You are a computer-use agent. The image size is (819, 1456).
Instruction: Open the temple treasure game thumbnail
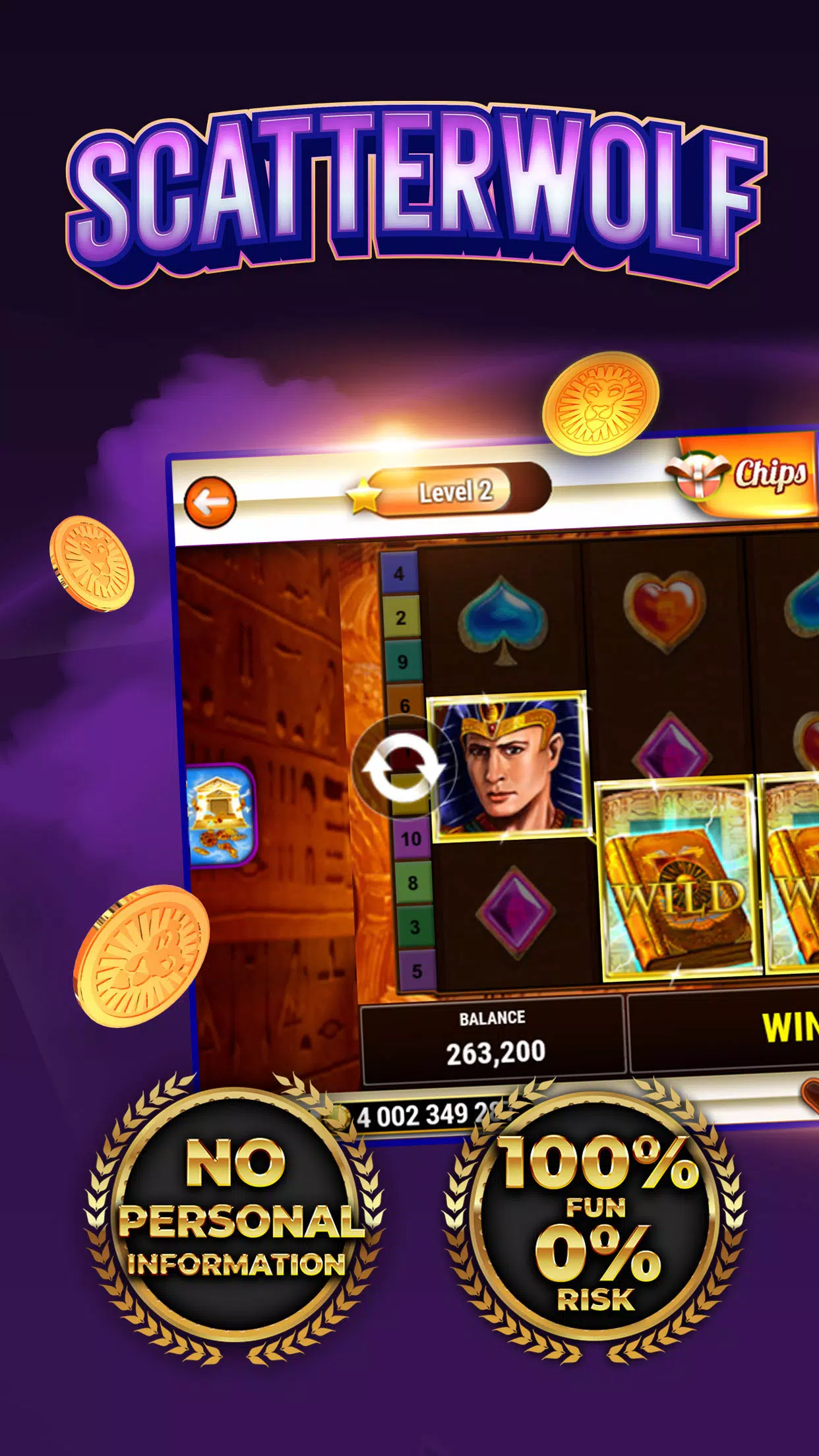pyautogui.click(x=220, y=816)
